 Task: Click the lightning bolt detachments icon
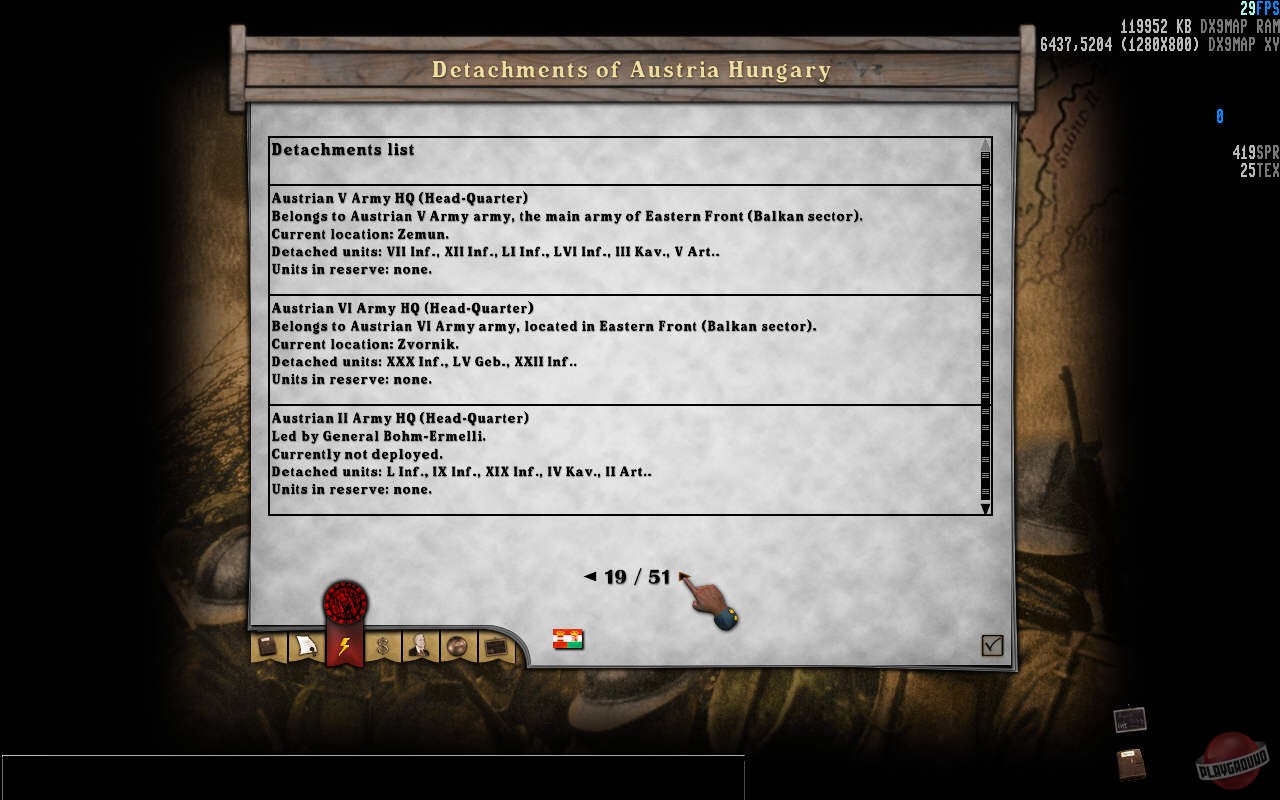[344, 645]
